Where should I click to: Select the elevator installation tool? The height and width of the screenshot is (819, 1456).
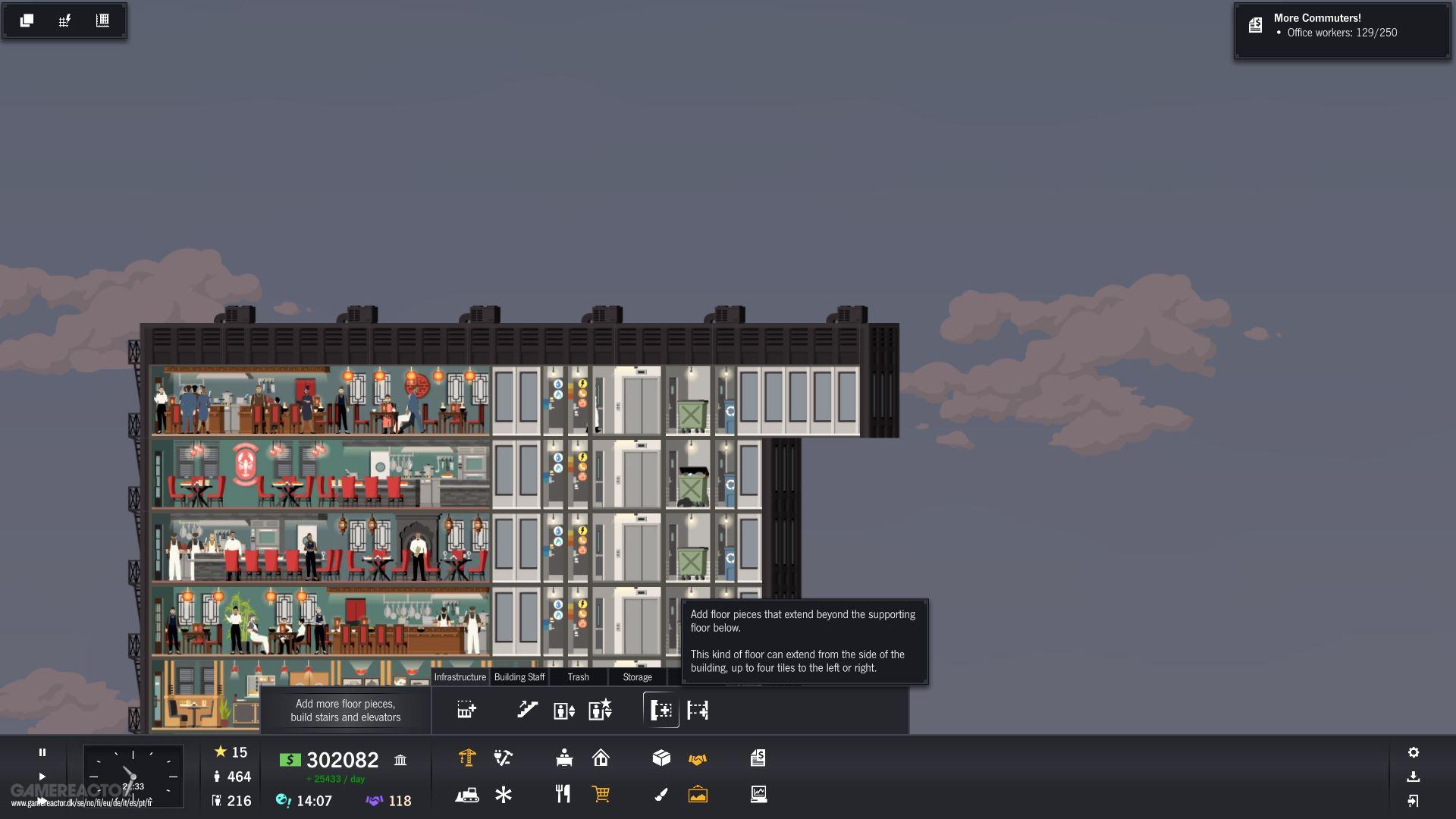[562, 711]
